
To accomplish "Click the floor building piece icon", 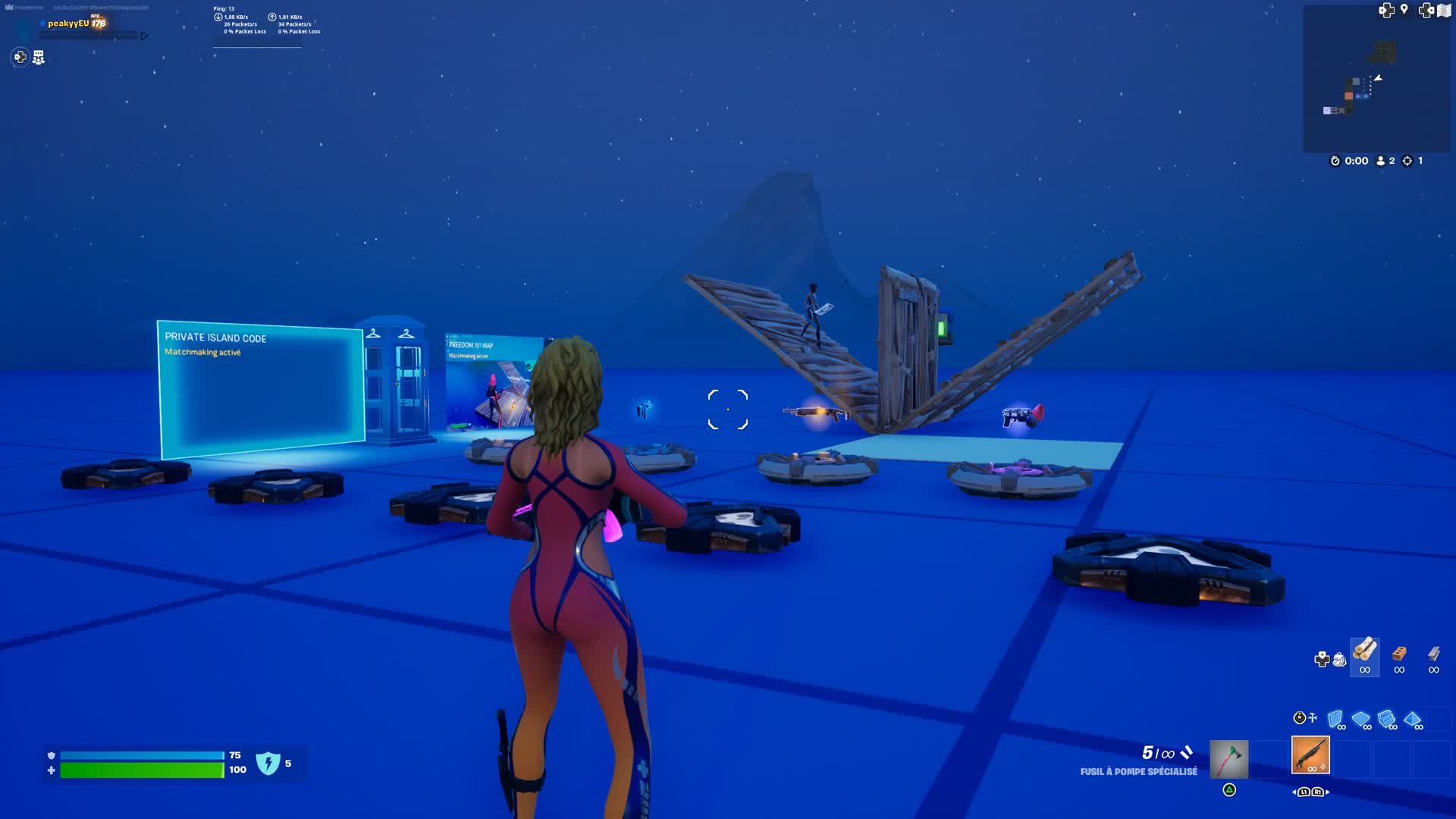I will tap(1360, 718).
